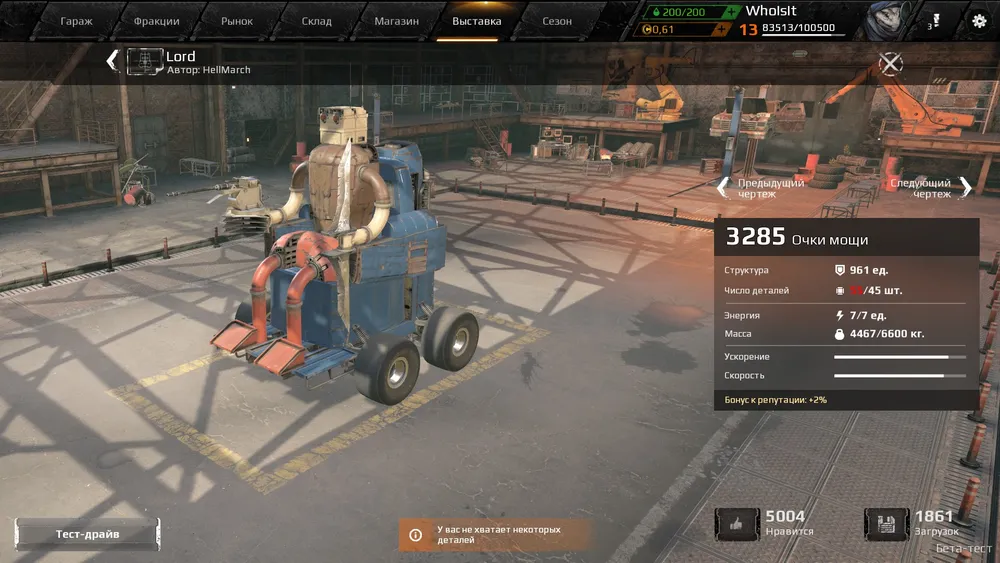
Task: Go to the Рынок tab
Action: click(237, 21)
